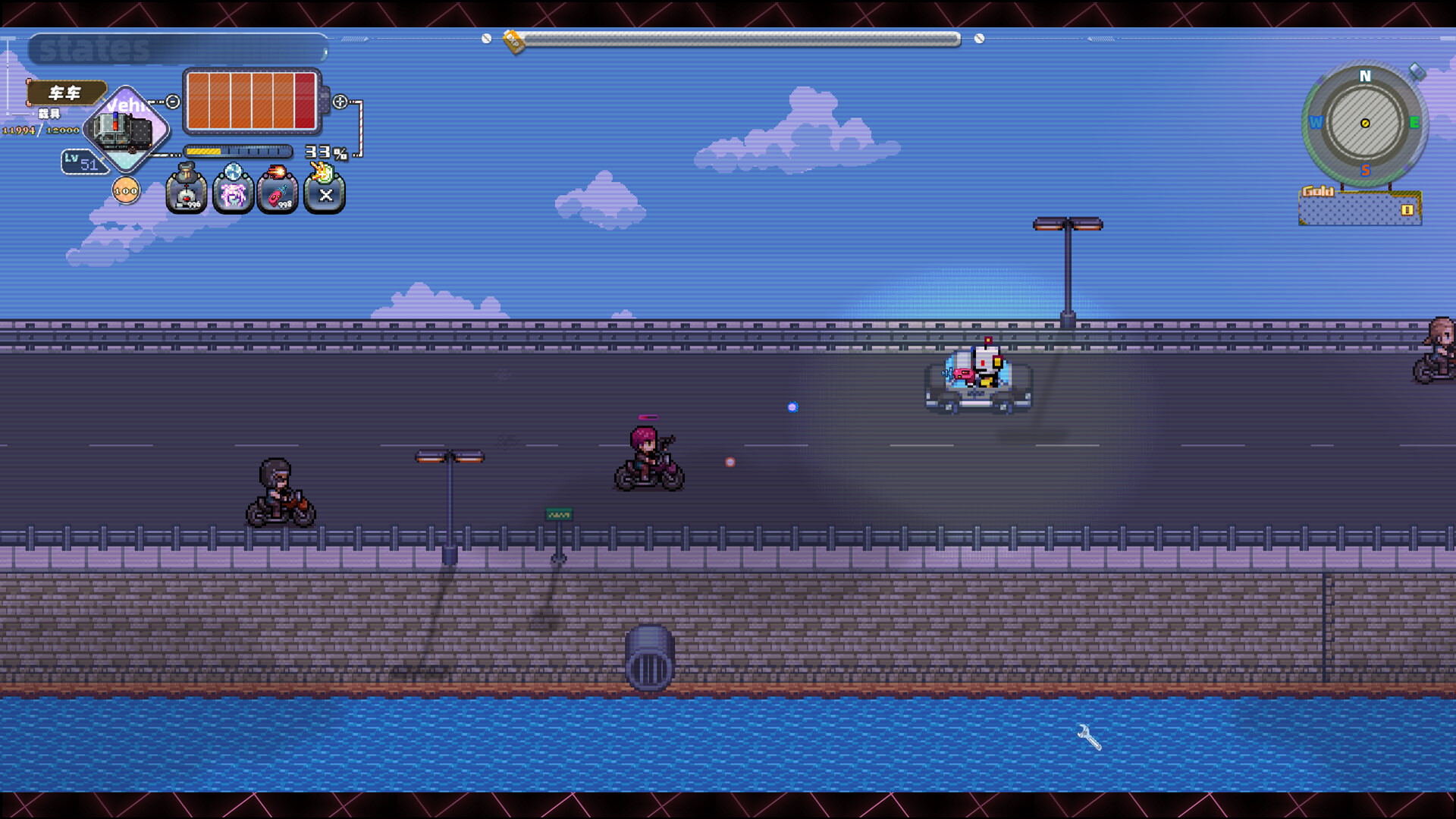Screen dimensions: 1456x819
Task: Toggle the X cancel slot button
Action: (x=325, y=195)
